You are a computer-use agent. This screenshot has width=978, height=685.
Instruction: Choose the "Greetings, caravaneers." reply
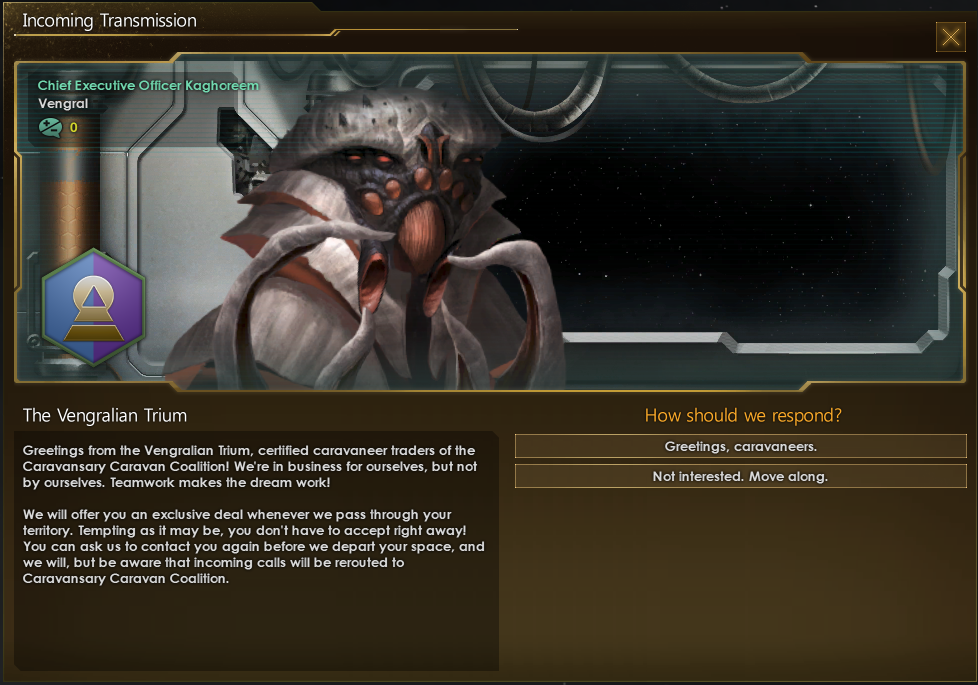(x=740, y=446)
